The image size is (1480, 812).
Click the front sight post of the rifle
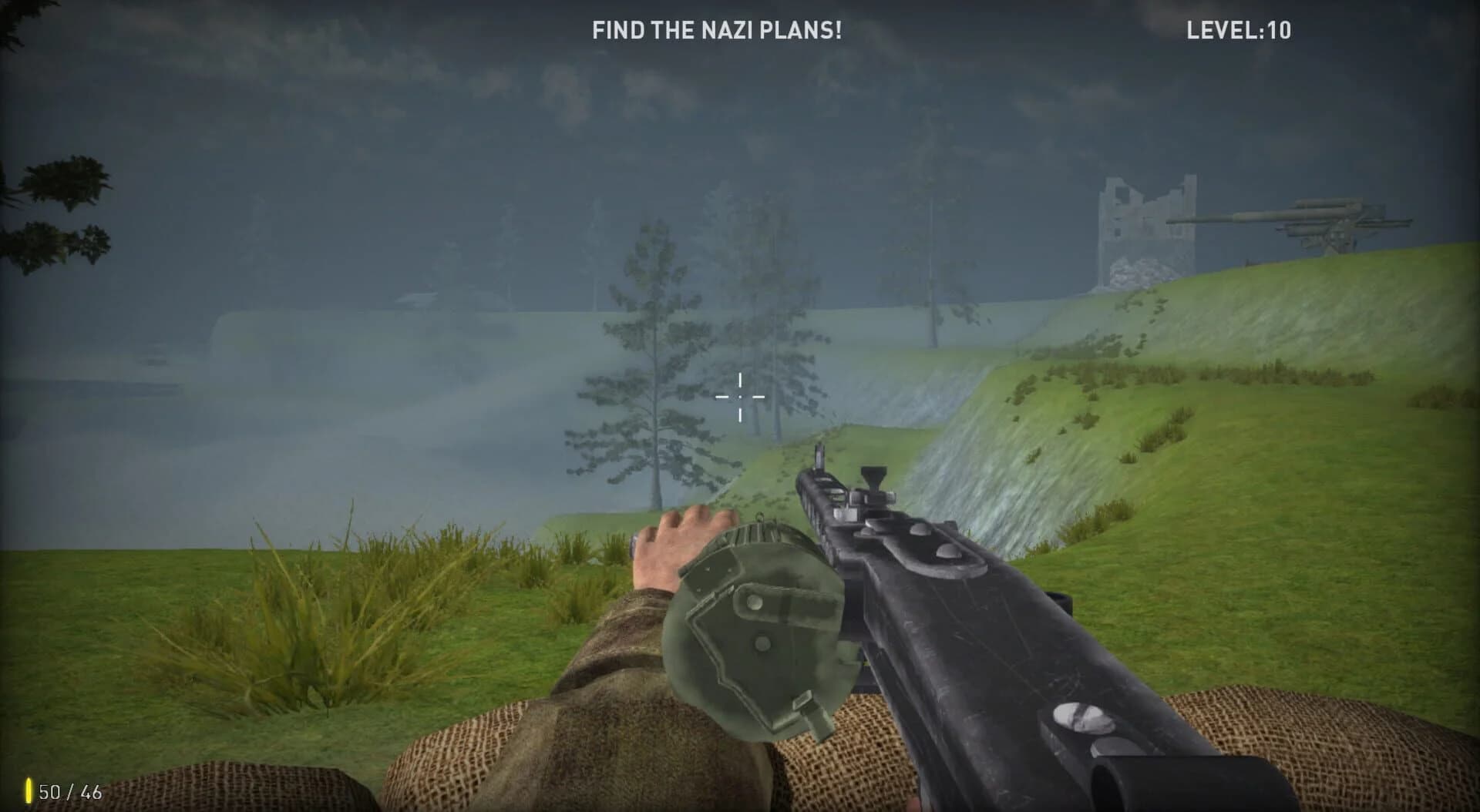819,455
